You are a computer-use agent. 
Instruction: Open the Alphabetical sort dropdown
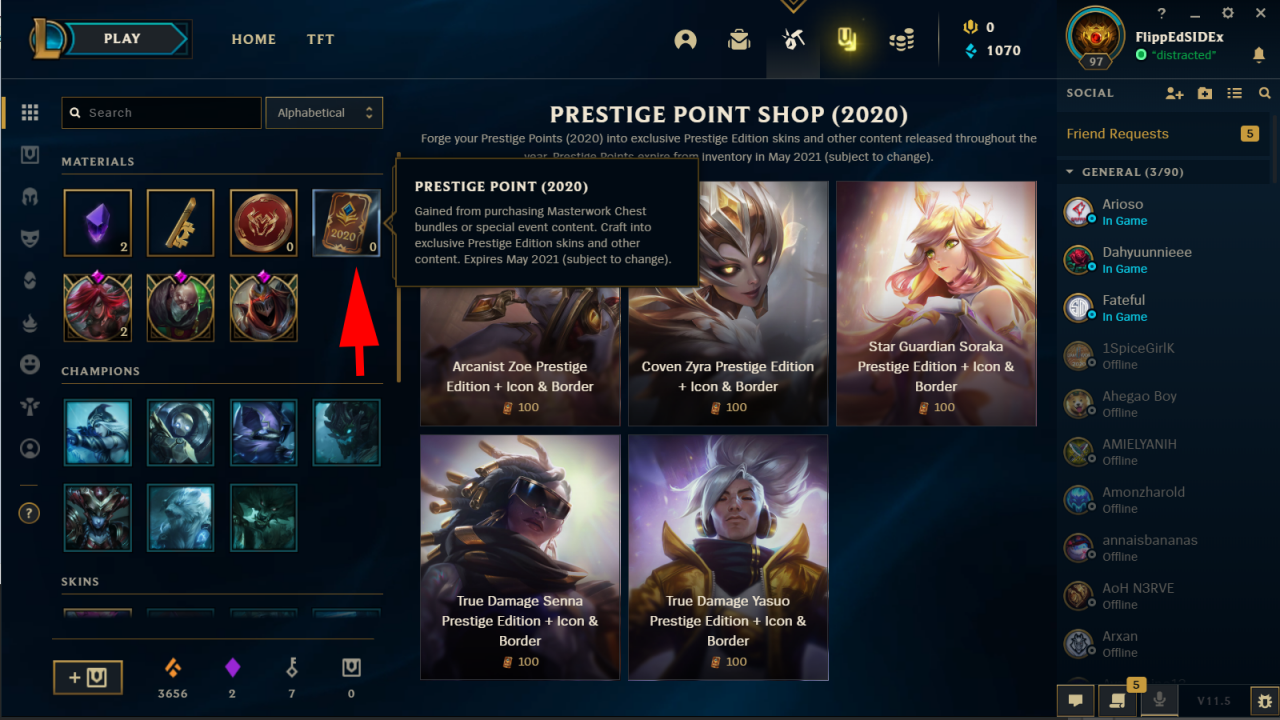[324, 112]
